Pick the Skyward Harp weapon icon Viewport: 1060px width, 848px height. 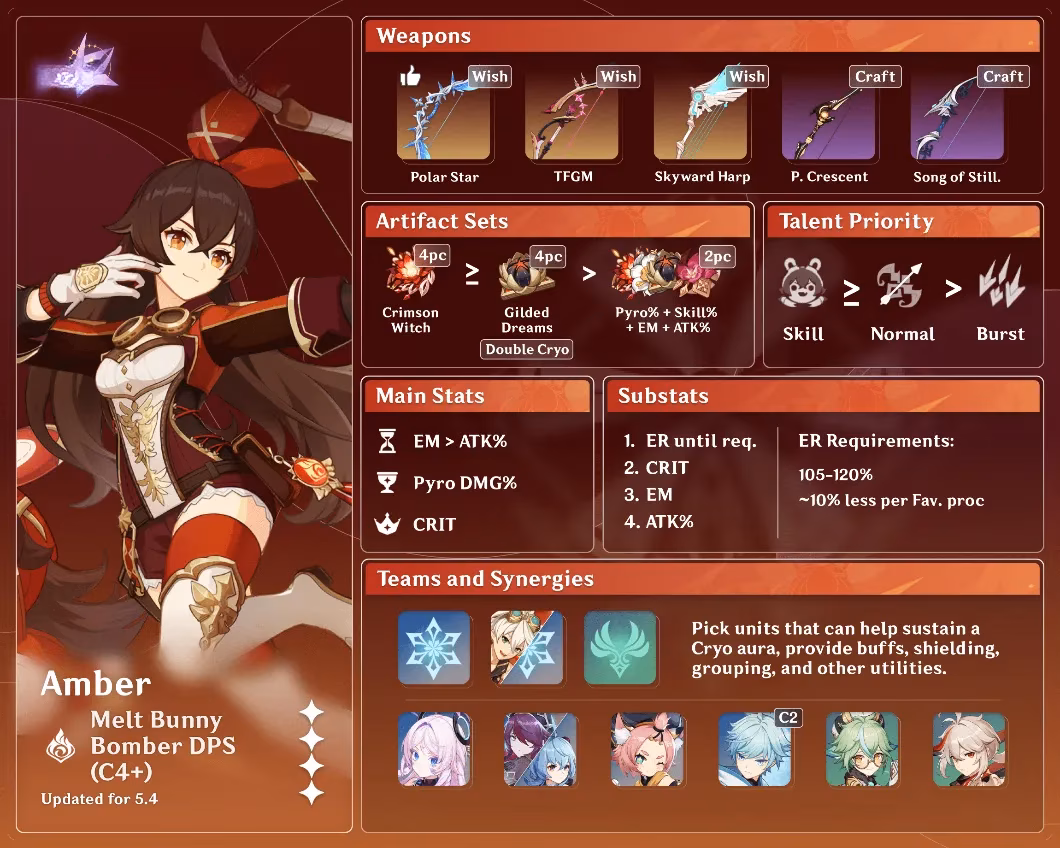click(x=701, y=115)
